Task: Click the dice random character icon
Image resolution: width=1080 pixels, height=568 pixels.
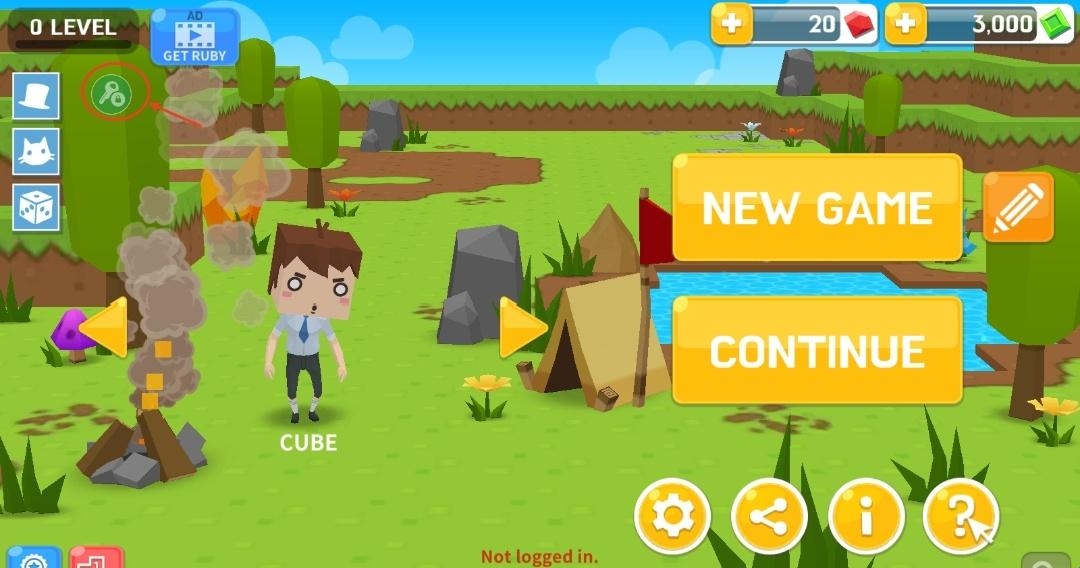Action: tap(36, 208)
